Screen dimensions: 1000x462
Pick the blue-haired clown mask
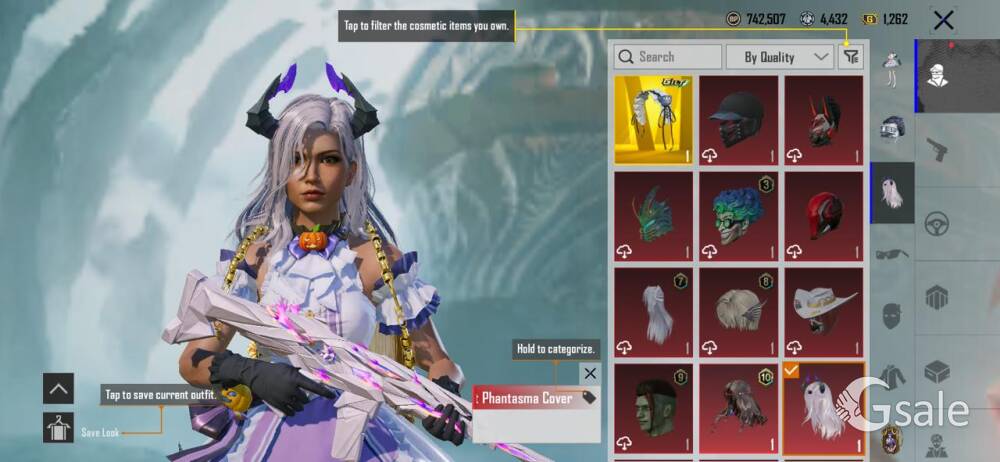pos(738,215)
